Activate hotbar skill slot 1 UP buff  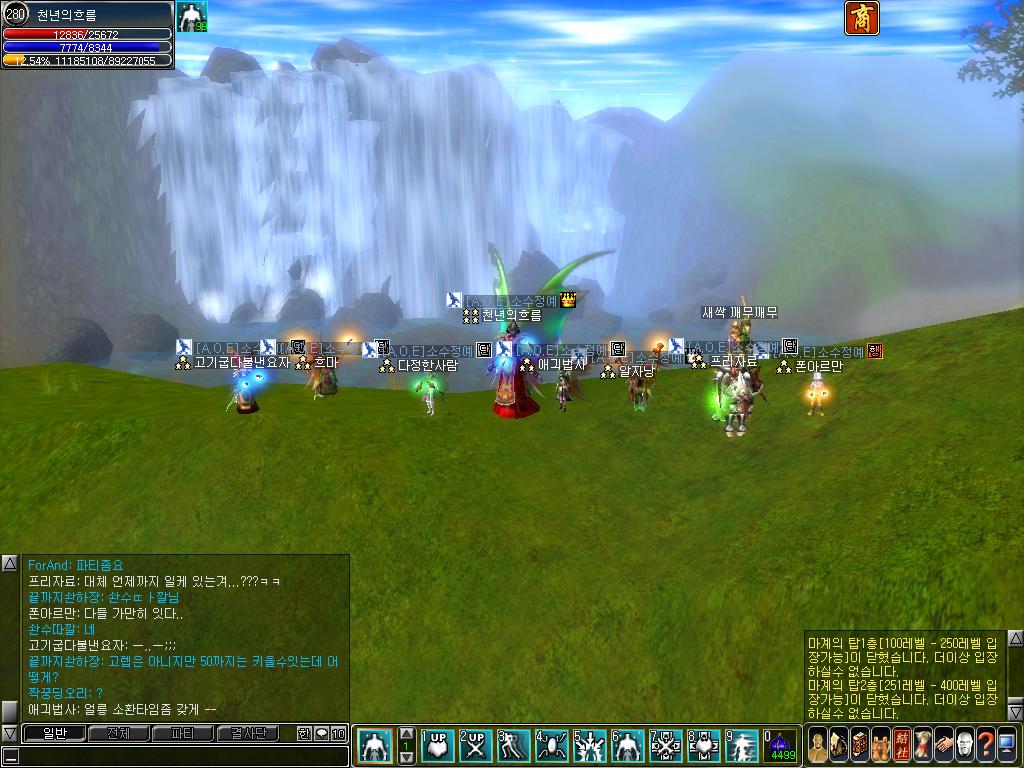(x=437, y=746)
